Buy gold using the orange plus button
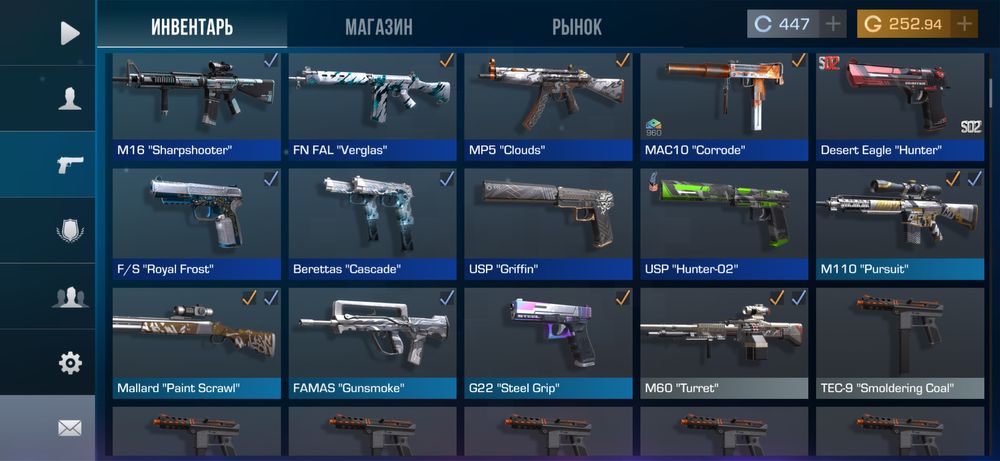This screenshot has width=1000, height=461. [964, 24]
